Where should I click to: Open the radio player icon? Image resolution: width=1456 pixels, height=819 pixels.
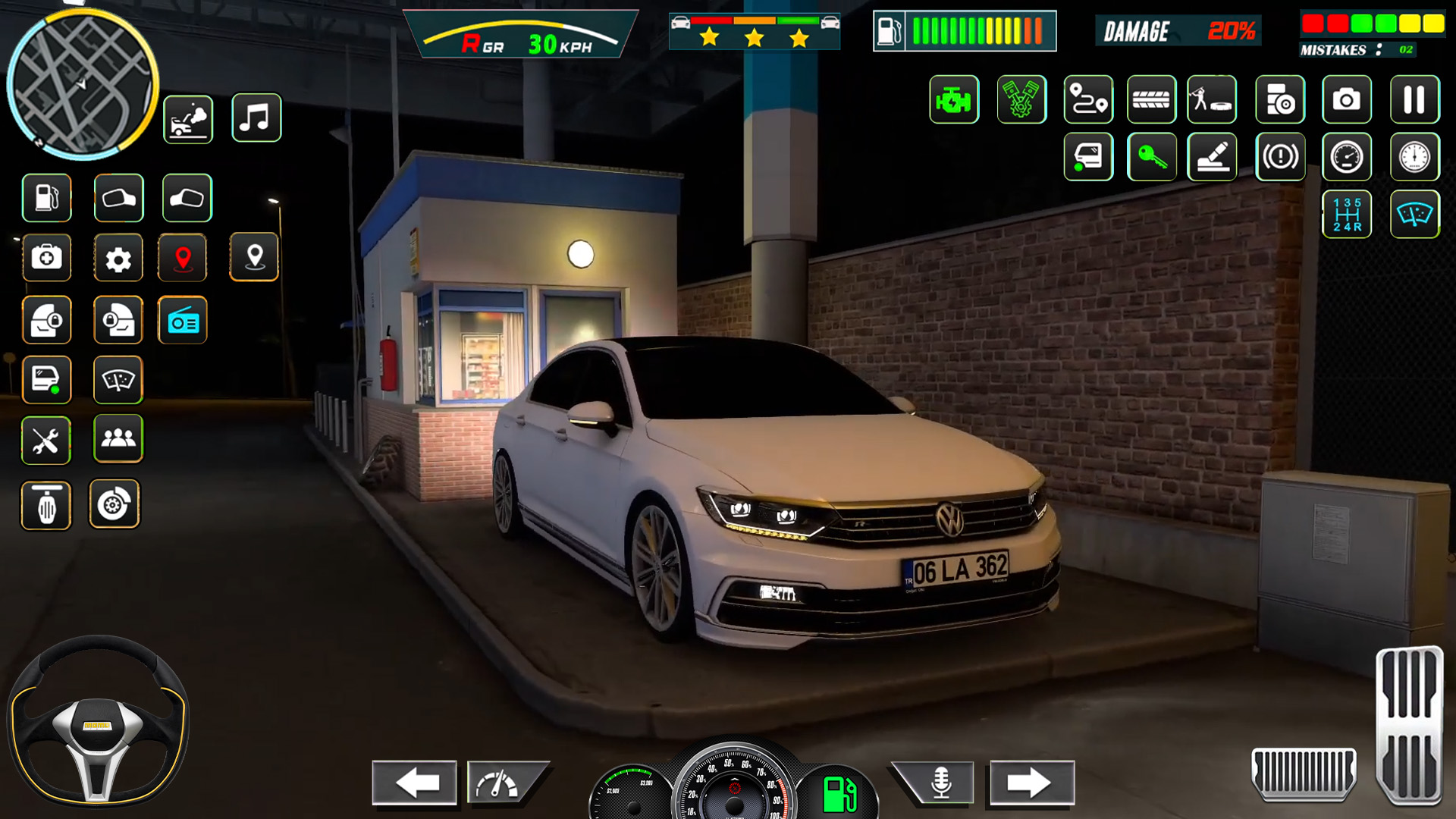pyautogui.click(x=183, y=320)
